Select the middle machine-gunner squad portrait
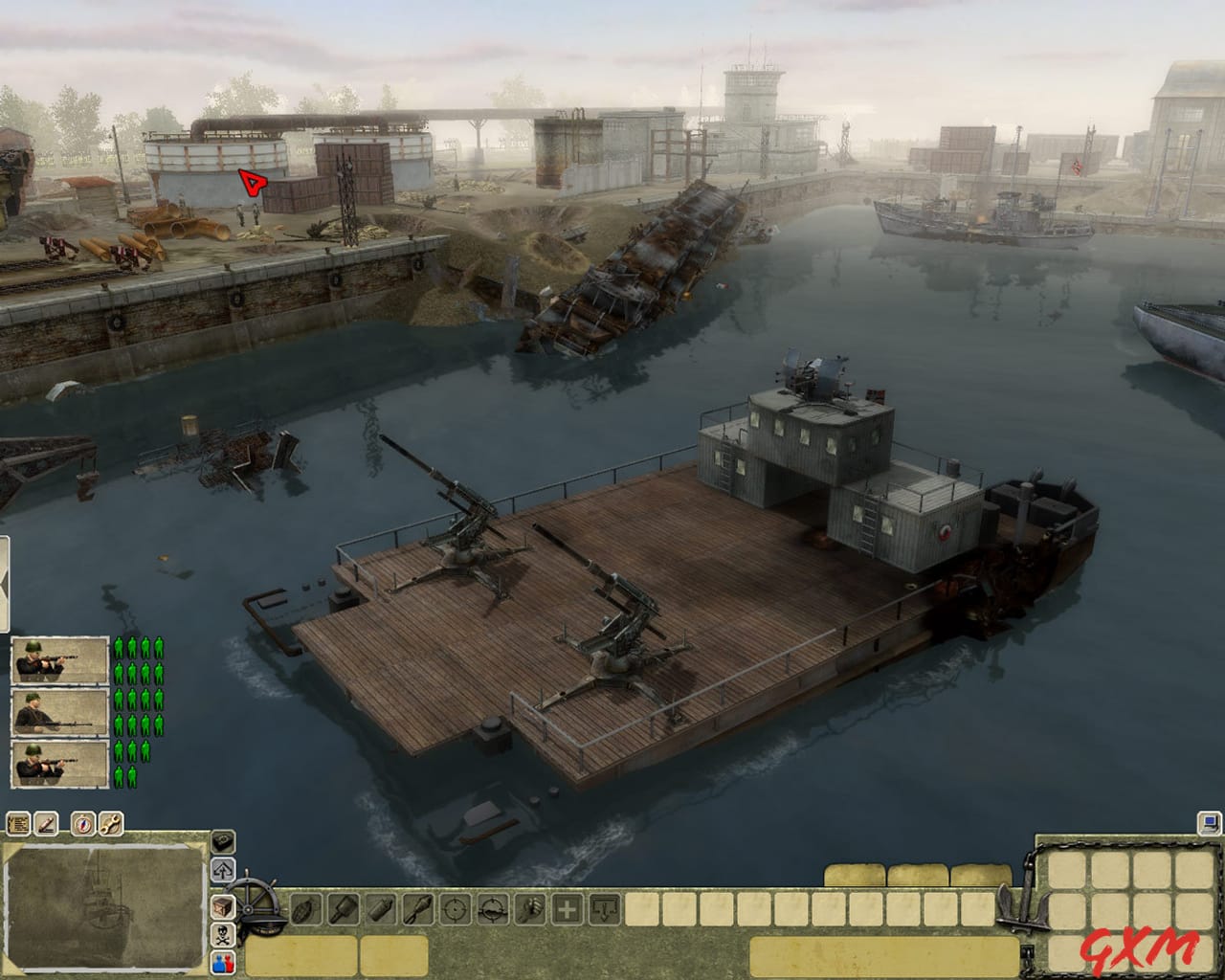 pos(57,713)
